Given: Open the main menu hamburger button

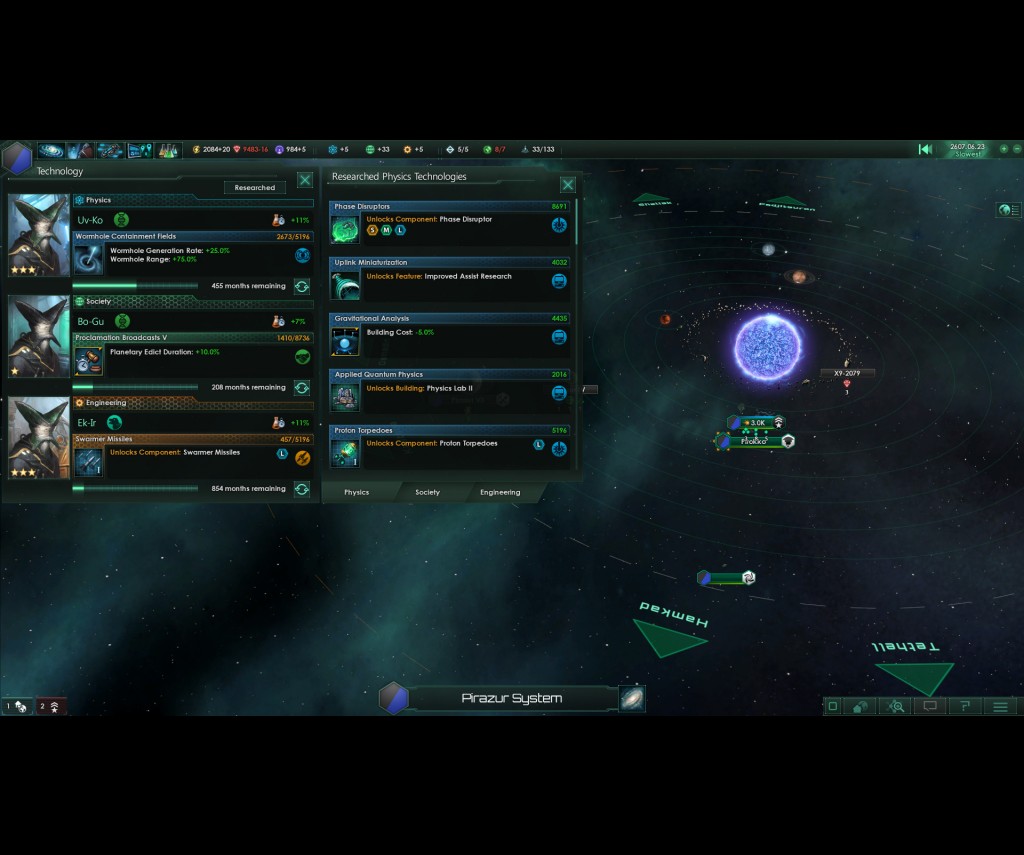Looking at the screenshot, I should (x=1000, y=706).
